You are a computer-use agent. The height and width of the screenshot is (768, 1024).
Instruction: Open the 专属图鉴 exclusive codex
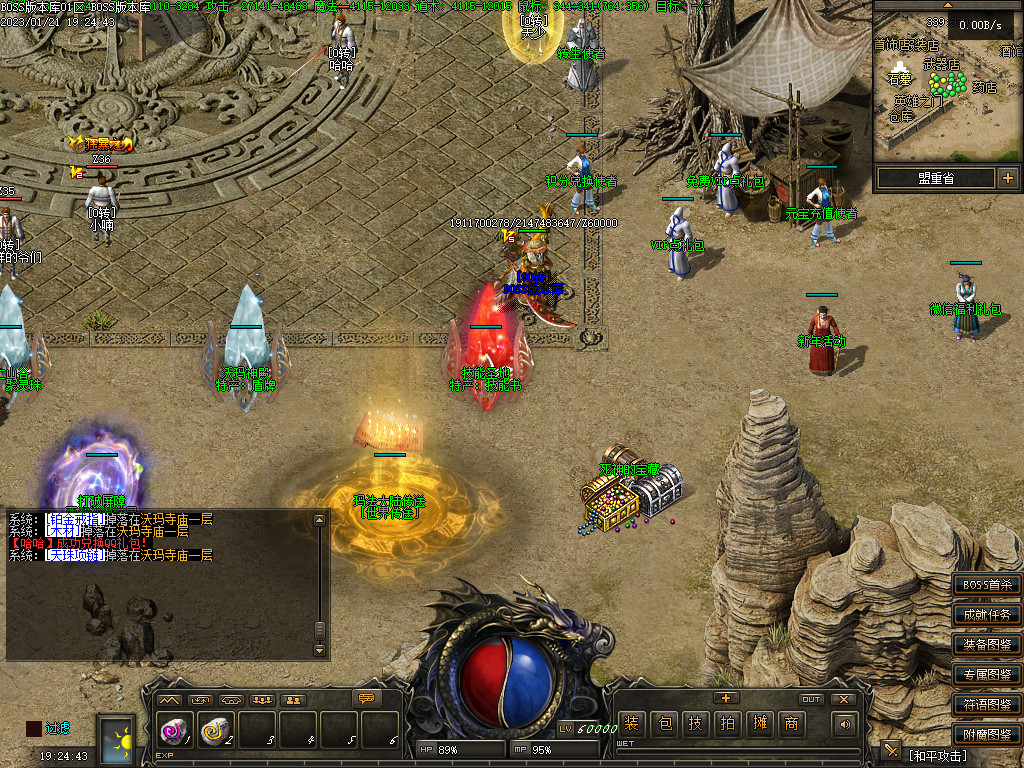pos(987,675)
